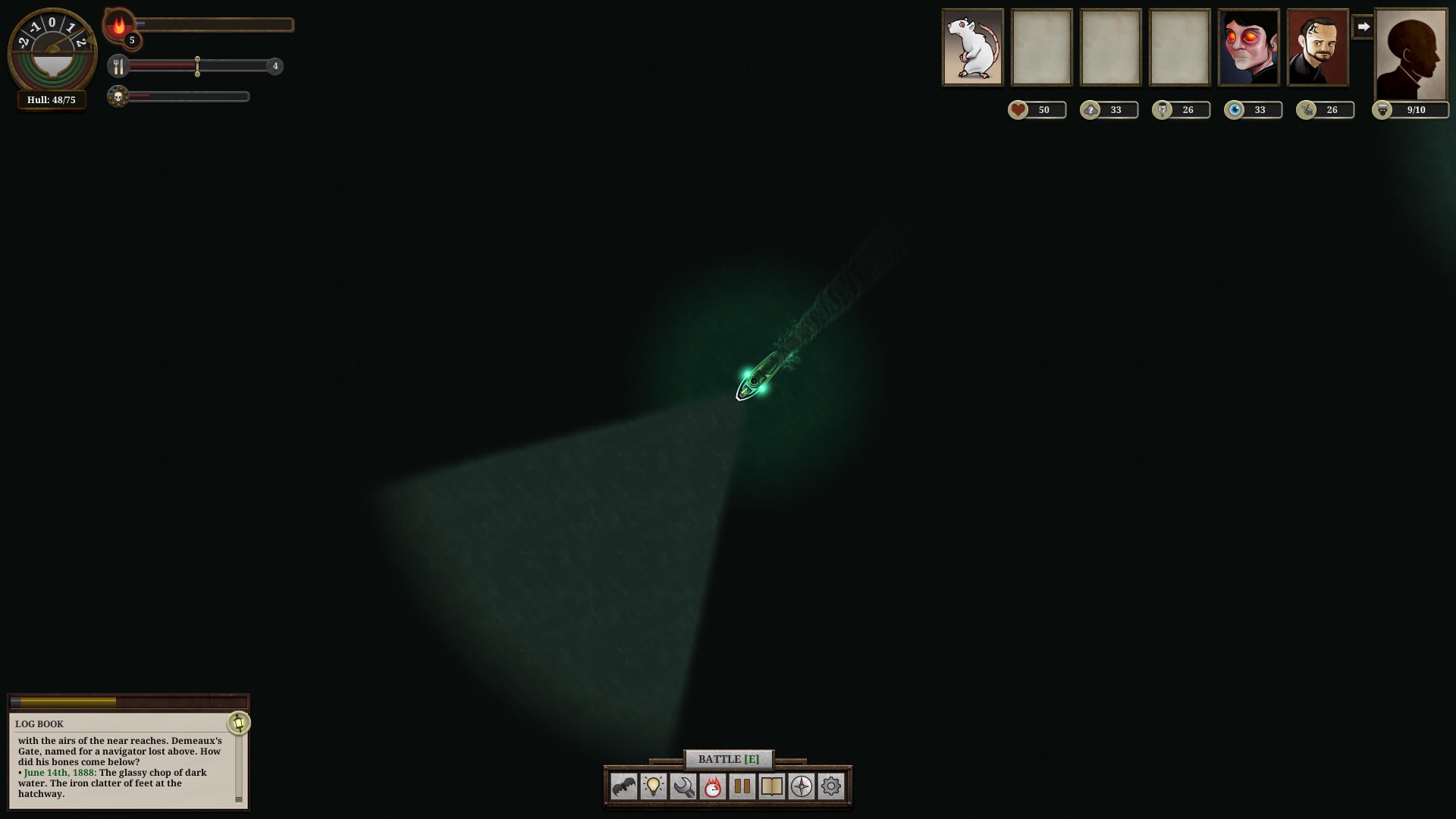
Task: Toggle the log book lantern icon
Action: point(239,723)
